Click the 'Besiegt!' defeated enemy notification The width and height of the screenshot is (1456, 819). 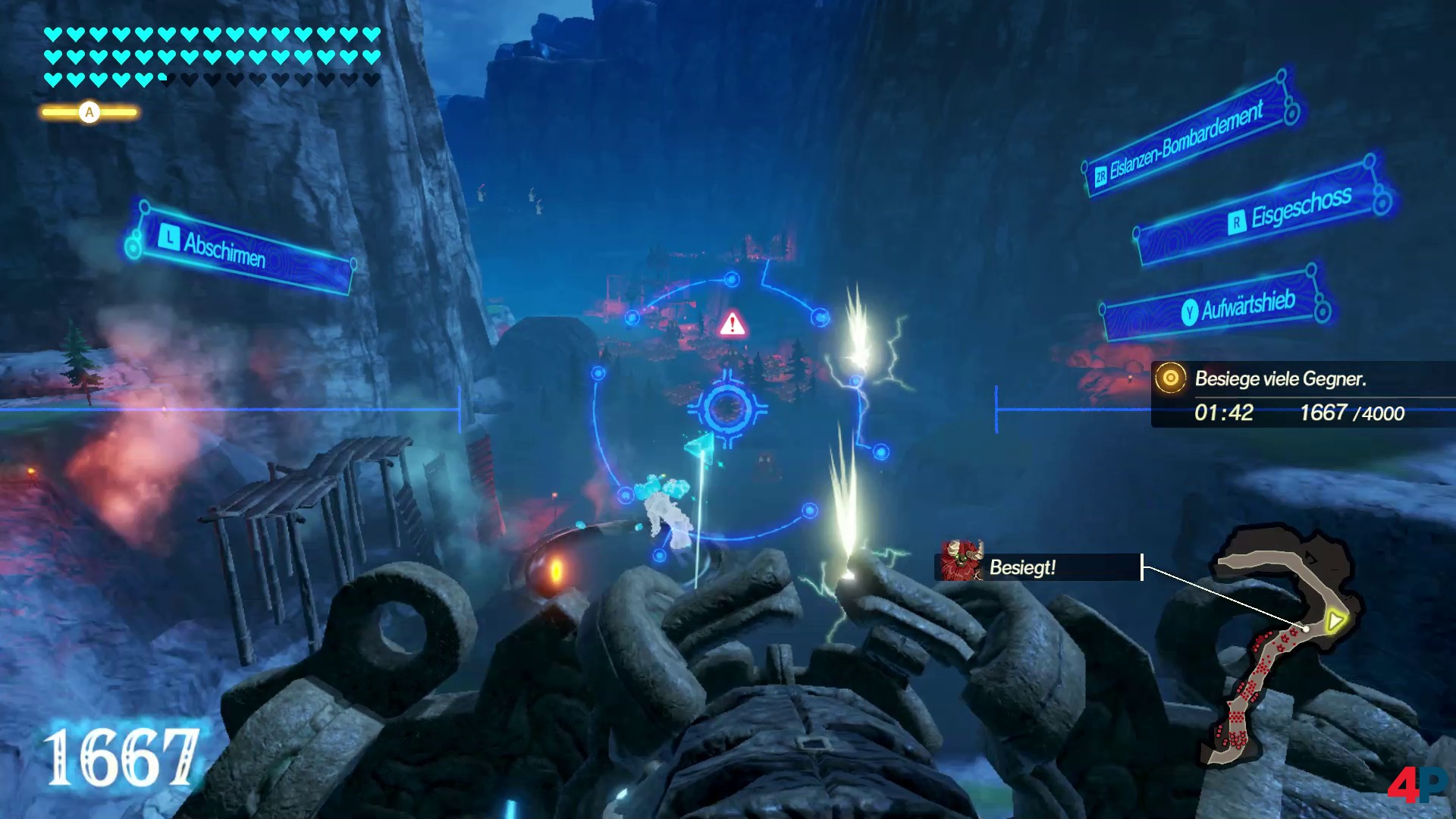point(1037,567)
